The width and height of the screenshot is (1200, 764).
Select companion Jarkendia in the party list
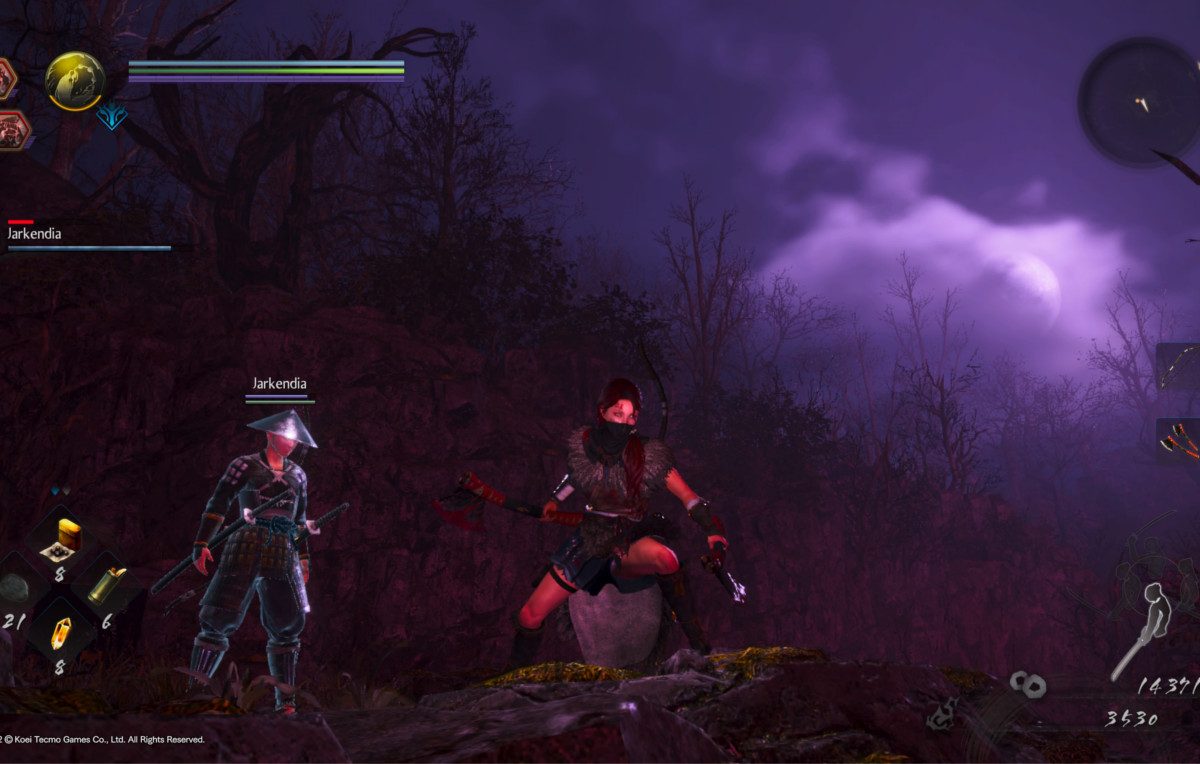click(34, 234)
